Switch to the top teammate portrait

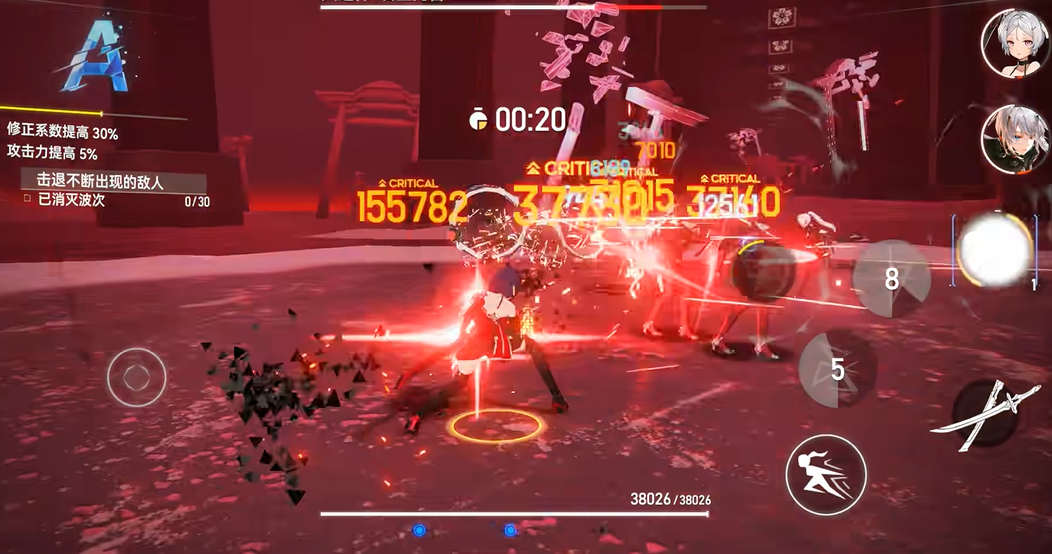[x=1014, y=41]
